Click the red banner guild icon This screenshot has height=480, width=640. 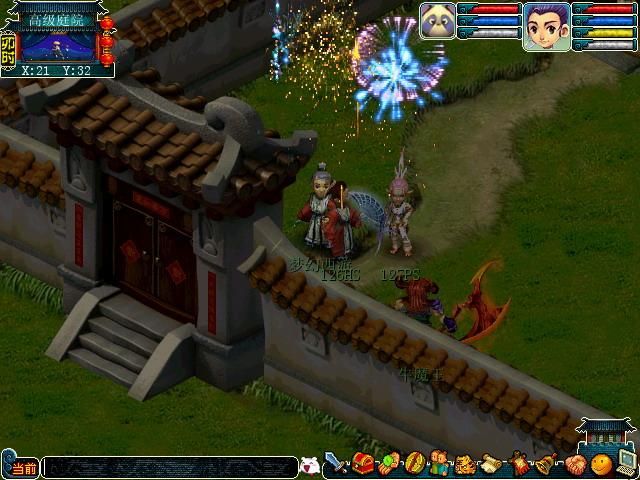coord(520,464)
